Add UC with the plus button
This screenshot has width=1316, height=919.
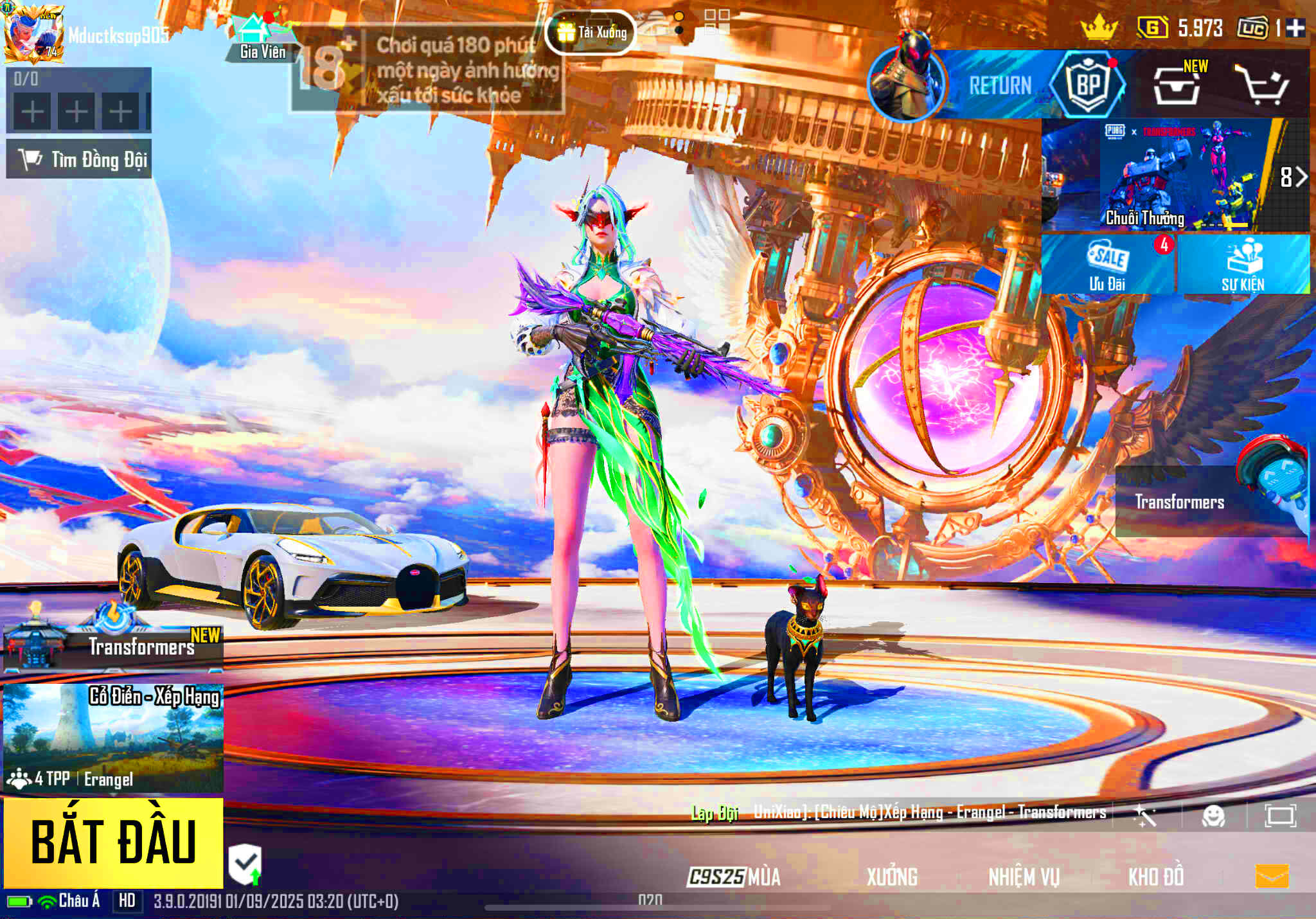[x=1295, y=28]
